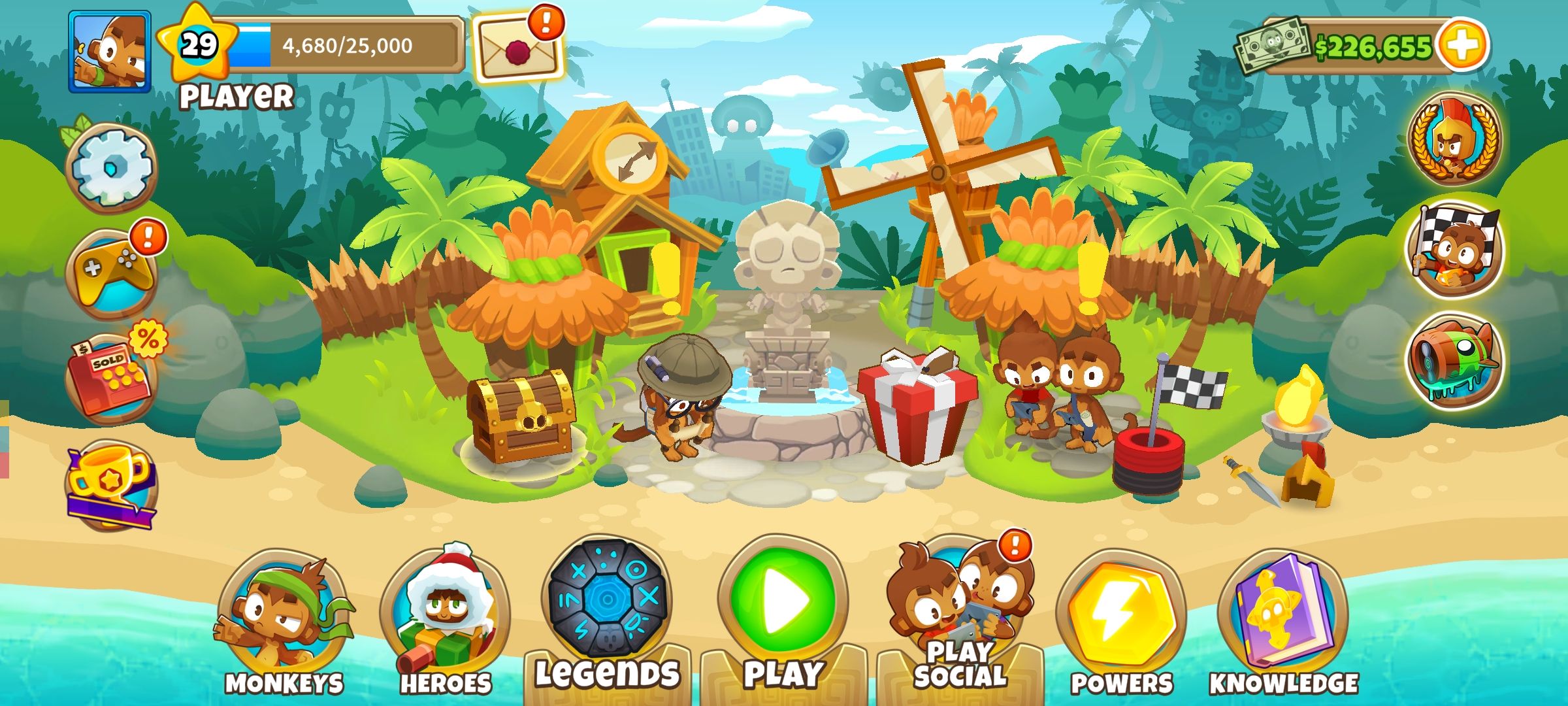Open the gear Settings menu
The height and width of the screenshot is (706, 1568).
112,167
